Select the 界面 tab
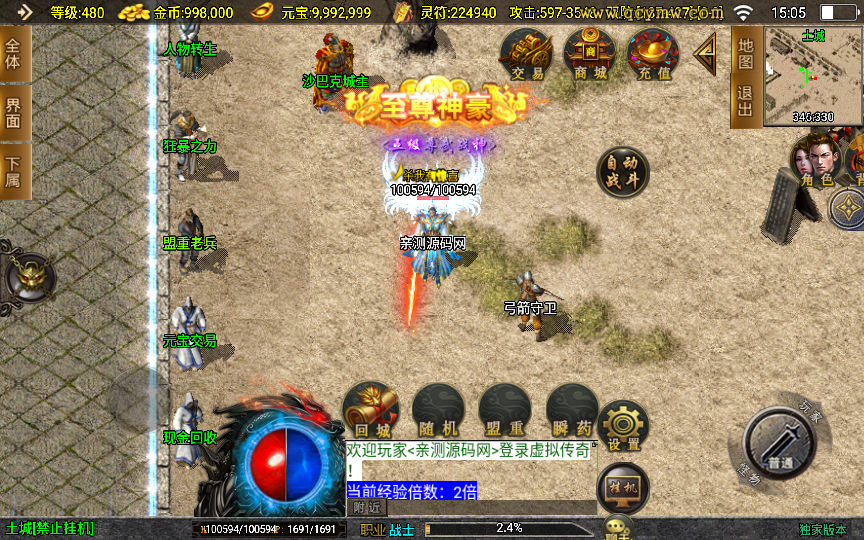The width and height of the screenshot is (864, 540). [x=14, y=112]
